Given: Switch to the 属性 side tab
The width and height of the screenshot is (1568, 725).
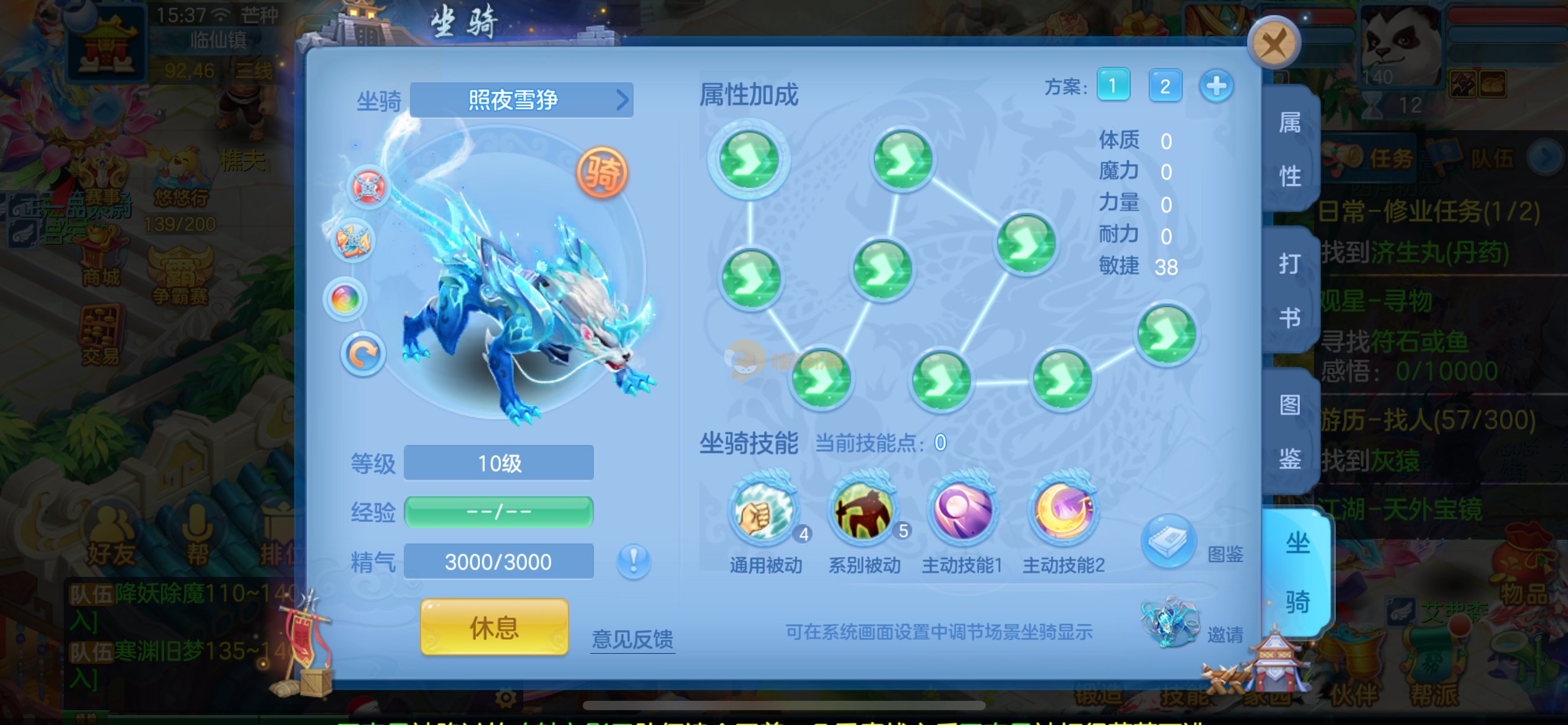Looking at the screenshot, I should pyautogui.click(x=1290, y=149).
